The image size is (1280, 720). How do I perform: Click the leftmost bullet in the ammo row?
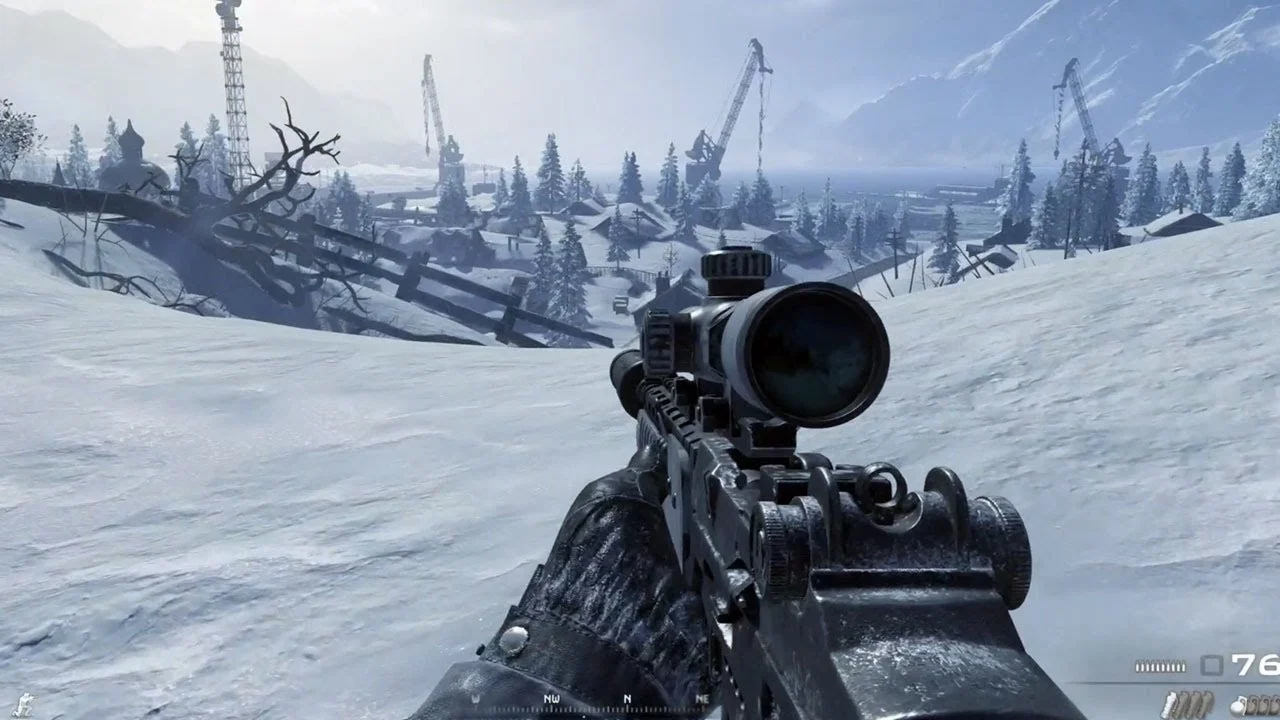[x=1137, y=665]
